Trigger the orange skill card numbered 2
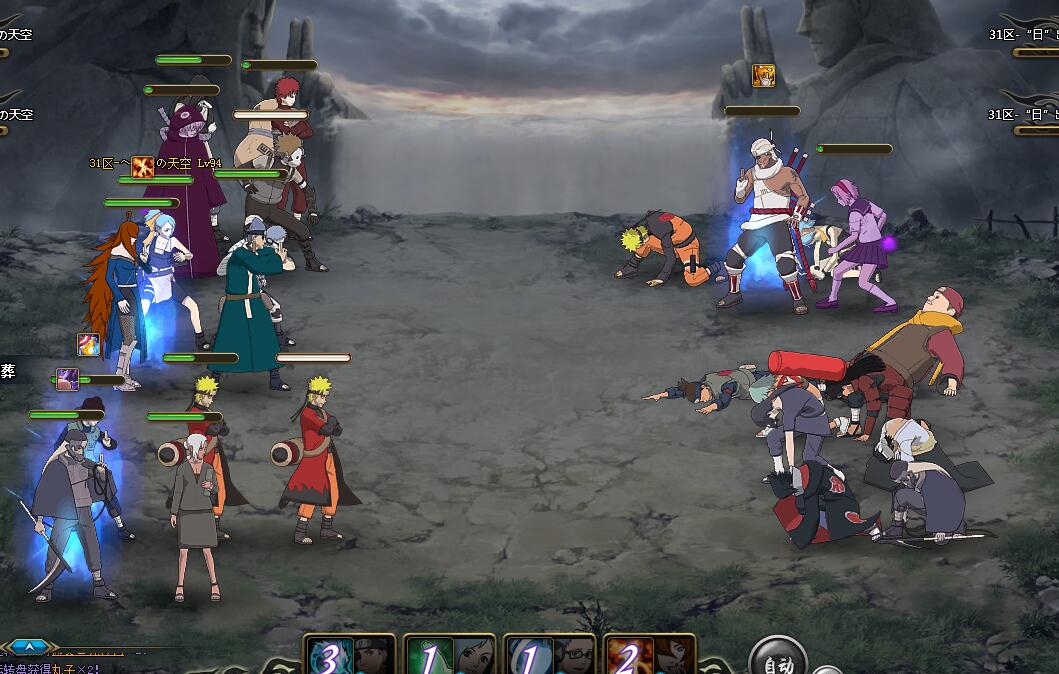Screen dimensions: 1059x674 [649, 655]
